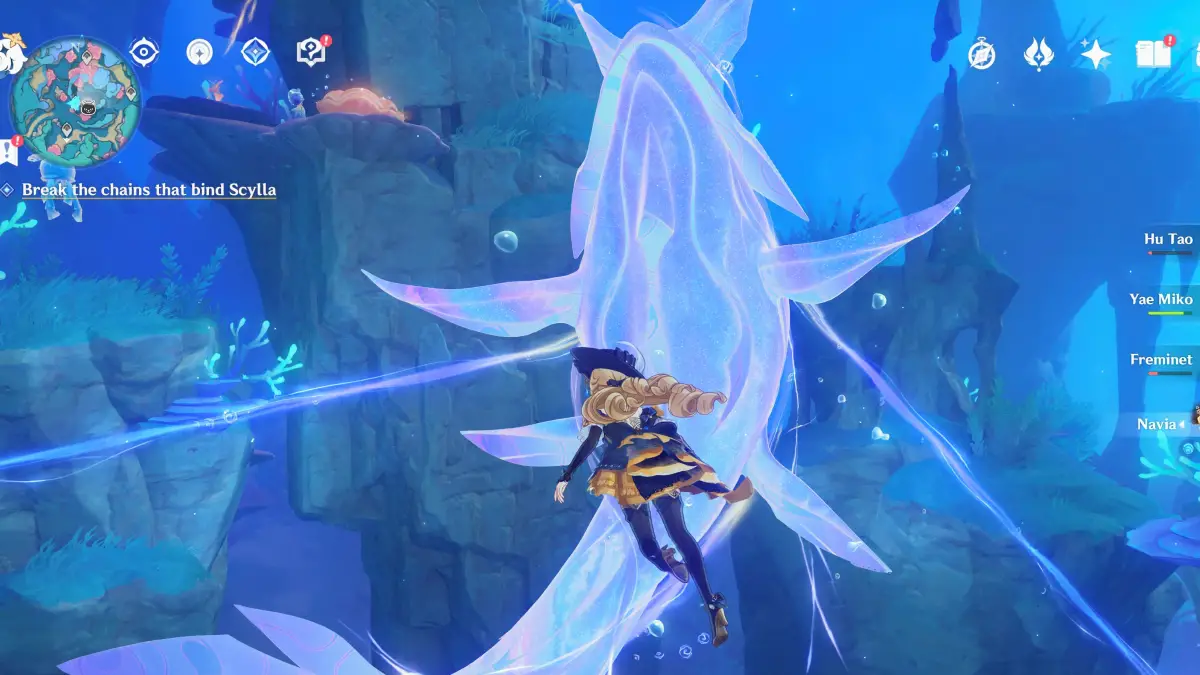Open the question-mark tutorial book icon

[312, 52]
